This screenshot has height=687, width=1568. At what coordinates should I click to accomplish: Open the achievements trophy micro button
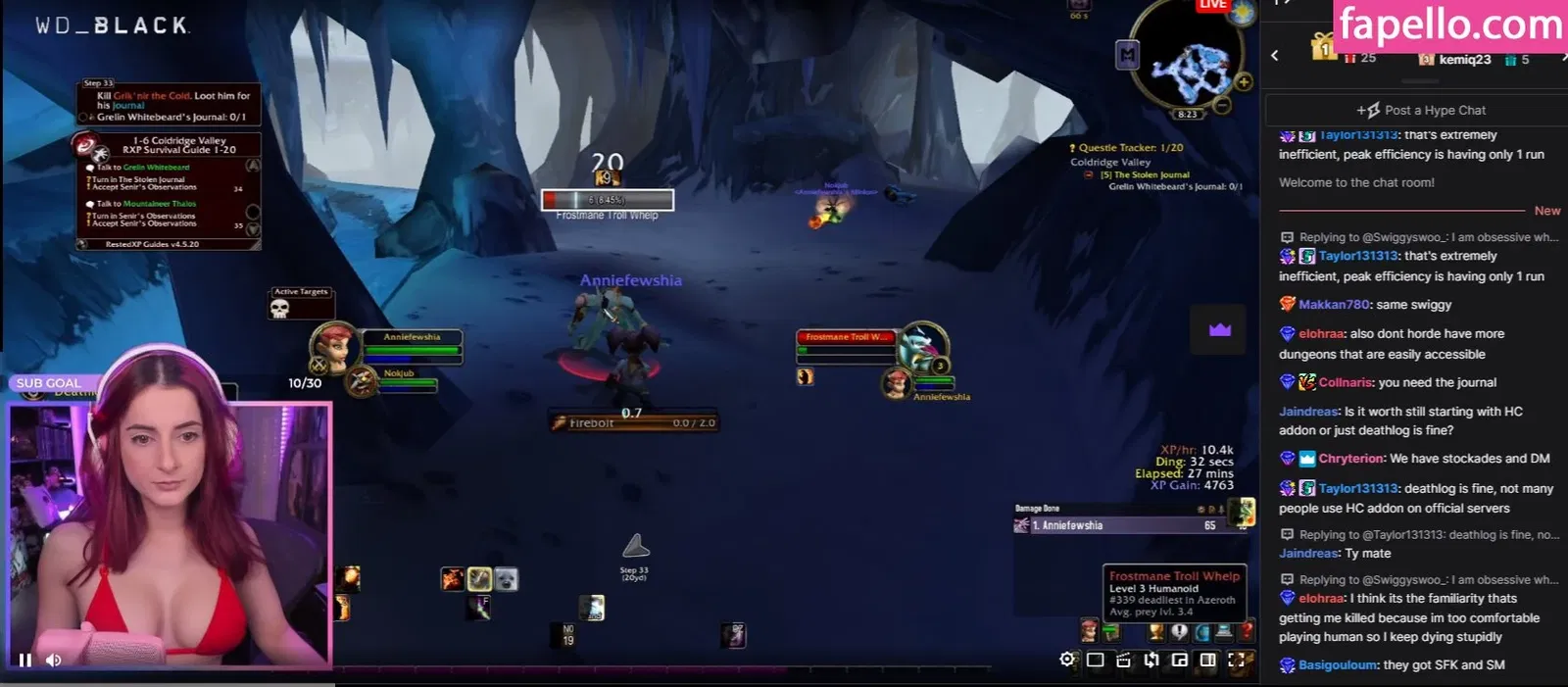point(1156,632)
